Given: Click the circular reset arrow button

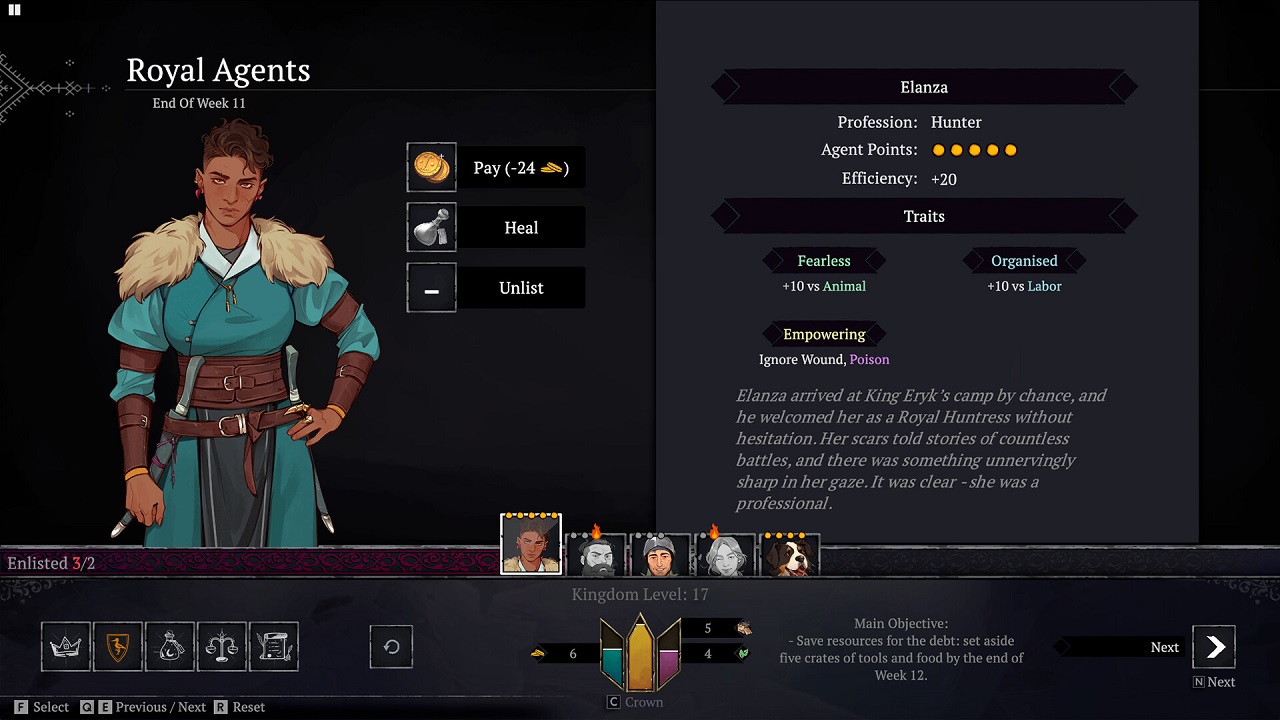Looking at the screenshot, I should (x=391, y=647).
